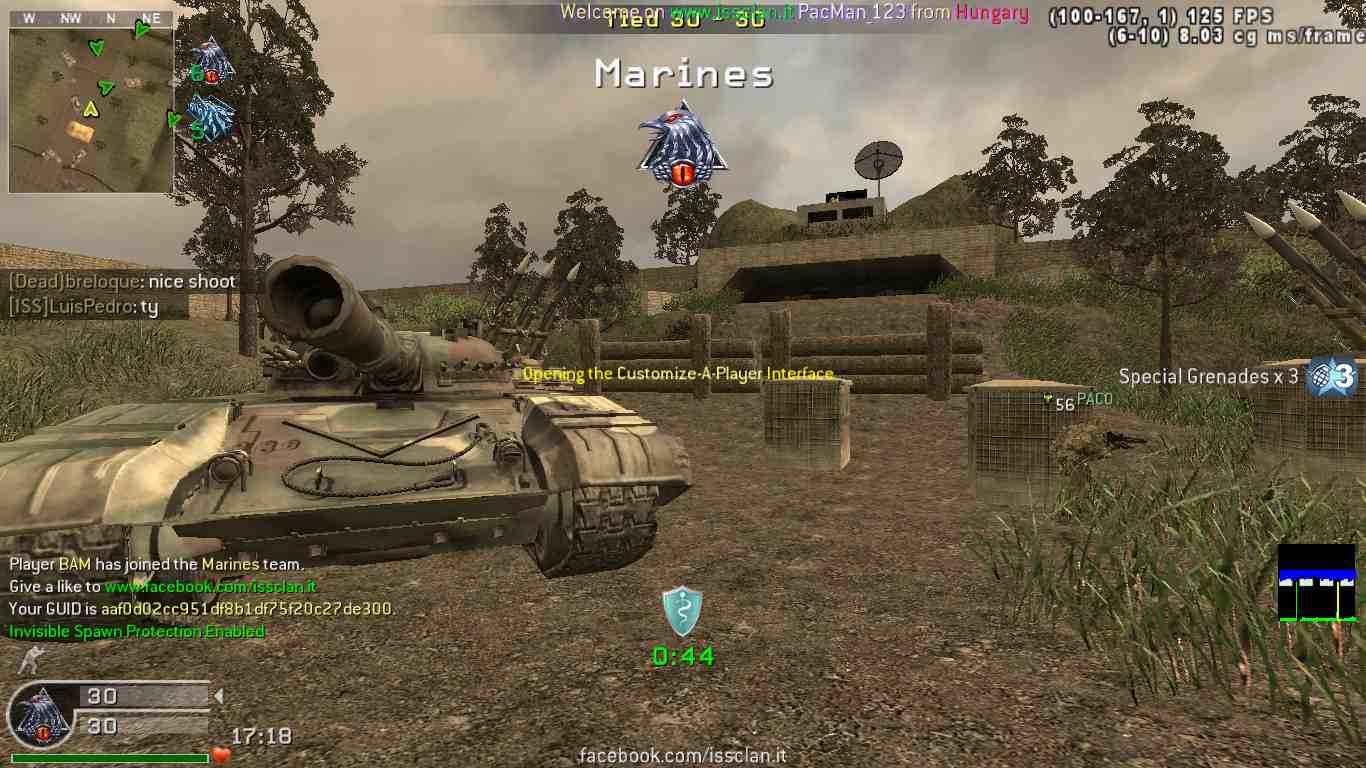Click the lagometer network graph
This screenshot has height=768, width=1366.
click(x=1316, y=583)
